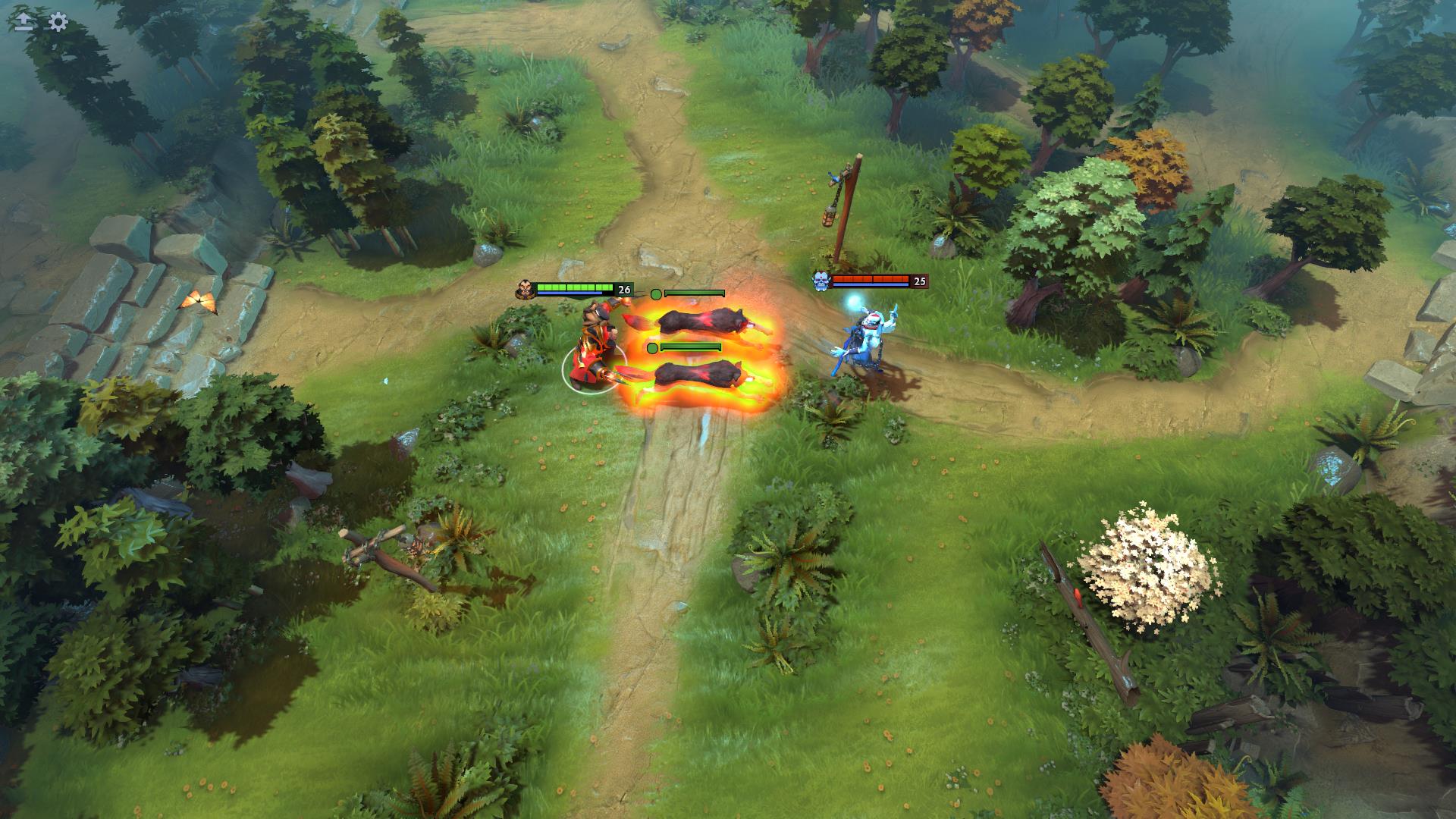This screenshot has height=819, width=1456.
Task: Click the level 25 number badge
Action: coord(920,281)
